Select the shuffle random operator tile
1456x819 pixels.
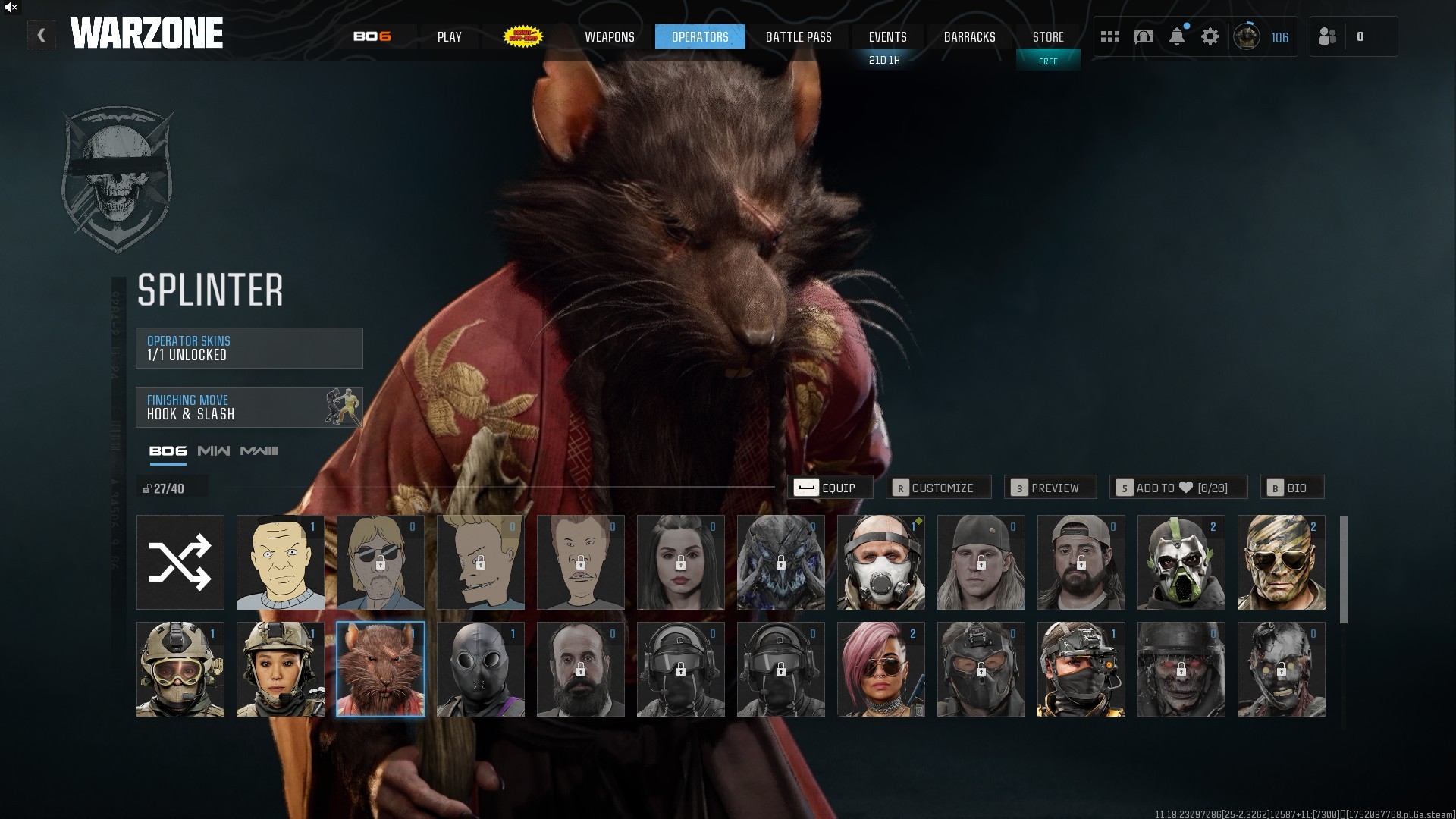click(180, 563)
